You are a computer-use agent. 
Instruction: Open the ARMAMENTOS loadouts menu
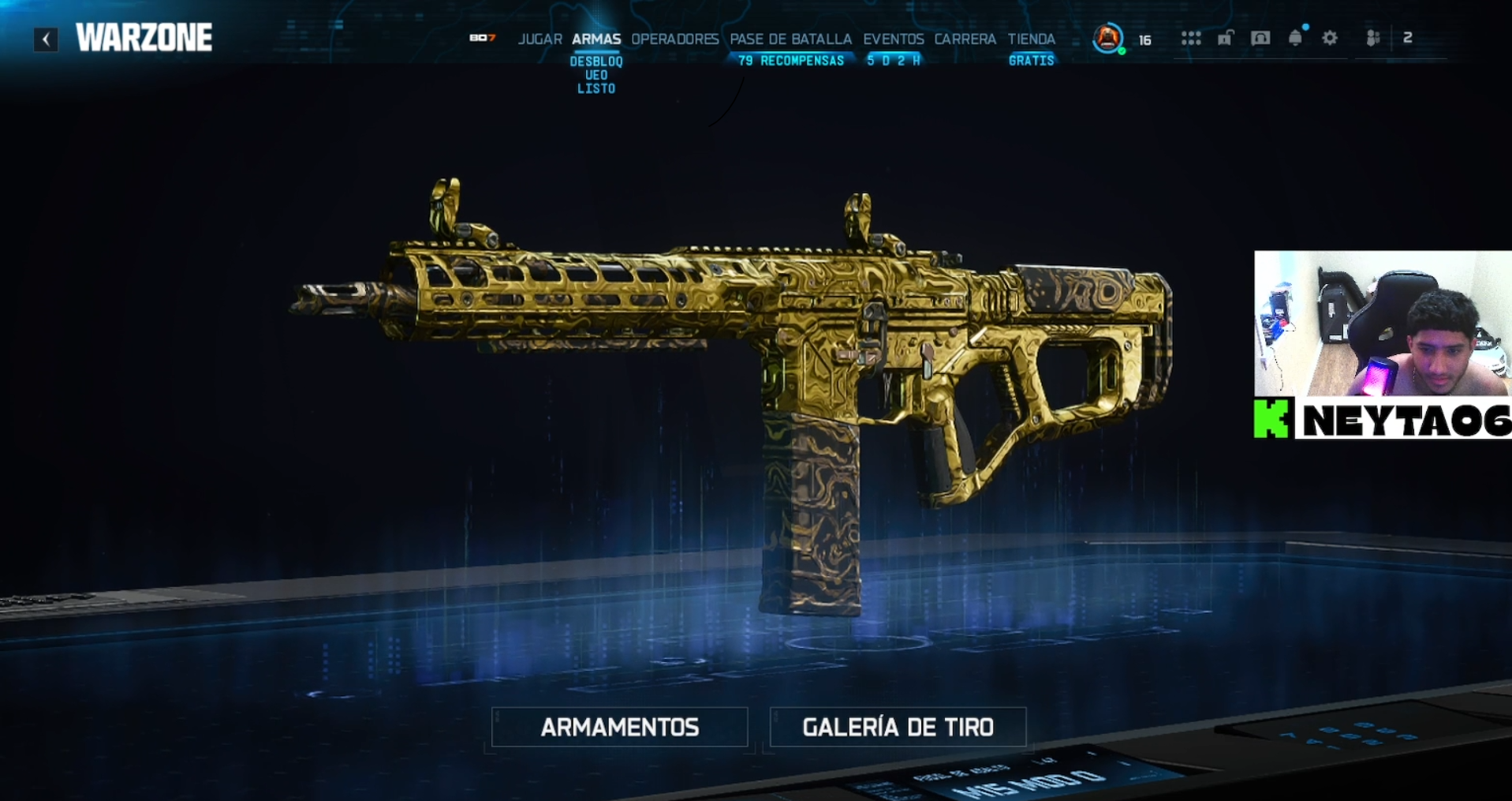(619, 727)
